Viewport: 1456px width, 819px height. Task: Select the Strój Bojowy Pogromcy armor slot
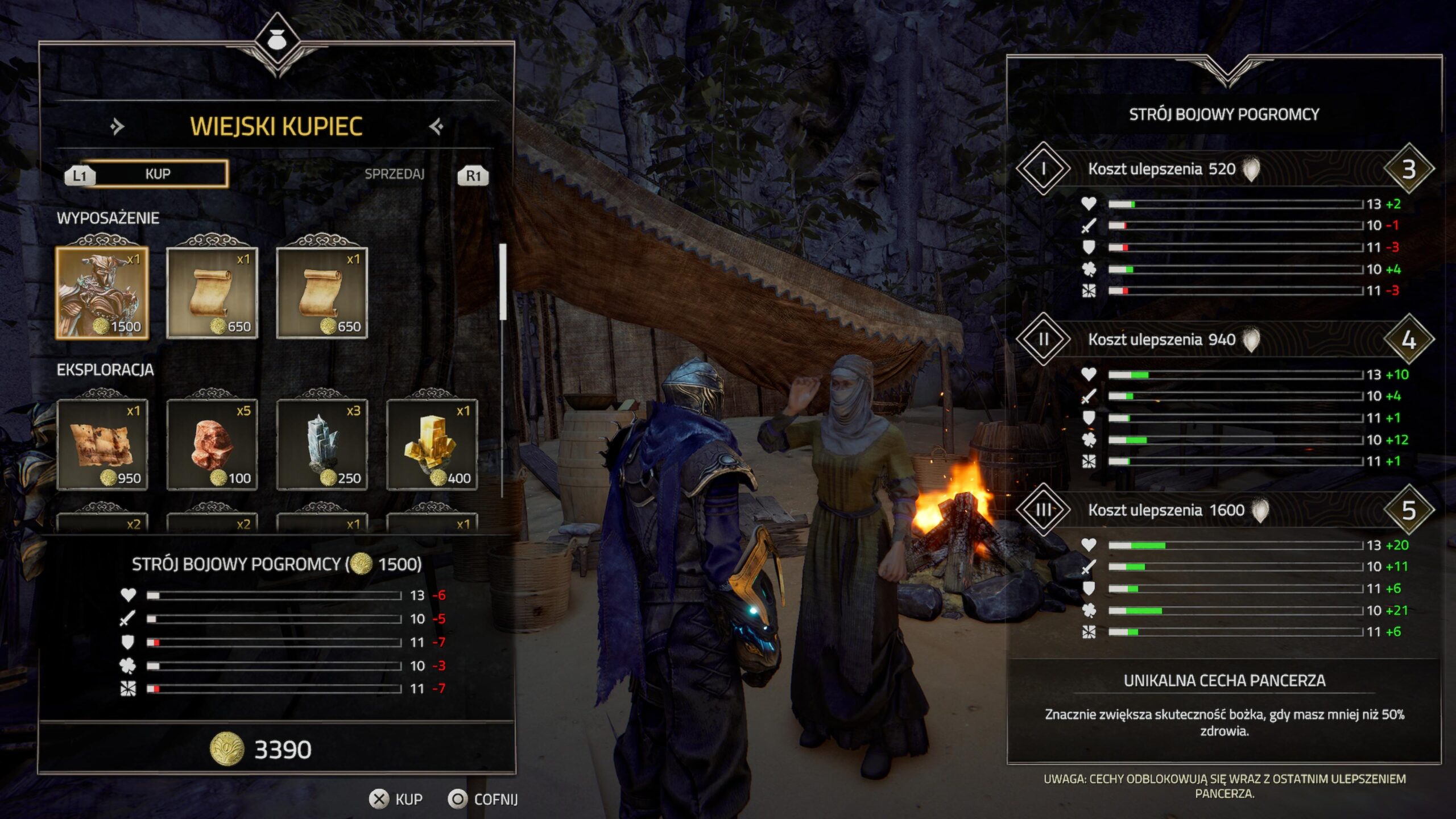tap(102, 293)
